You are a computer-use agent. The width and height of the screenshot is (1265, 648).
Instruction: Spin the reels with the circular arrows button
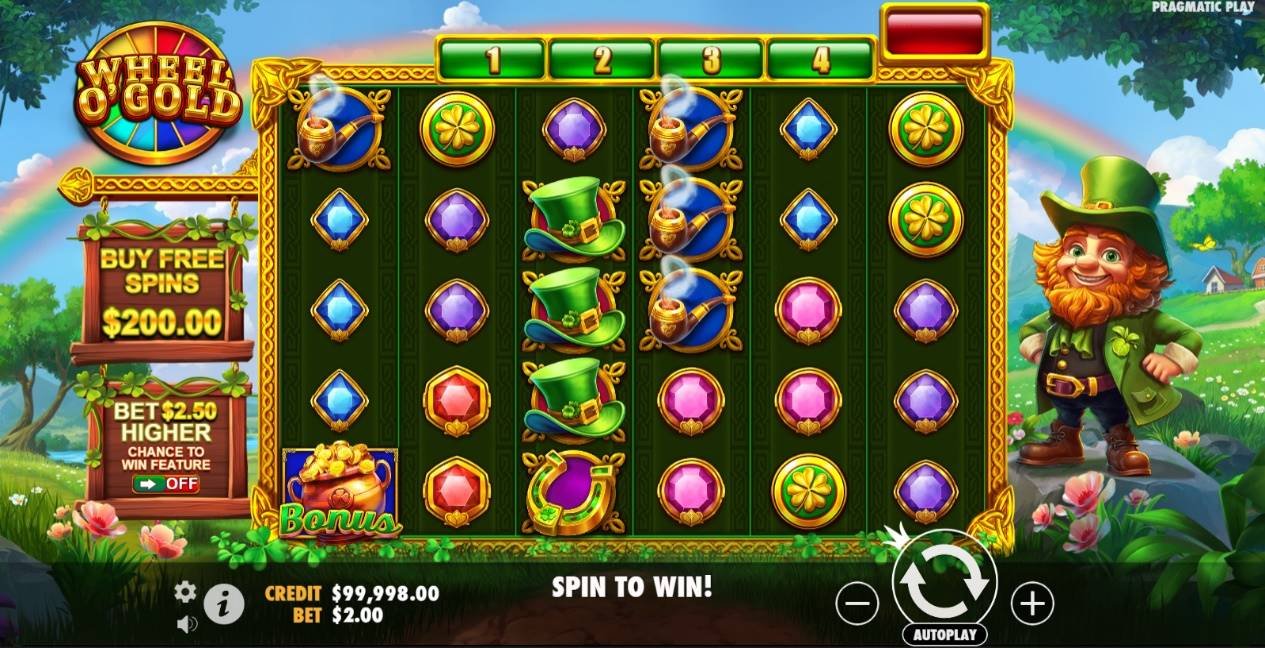pos(944,581)
